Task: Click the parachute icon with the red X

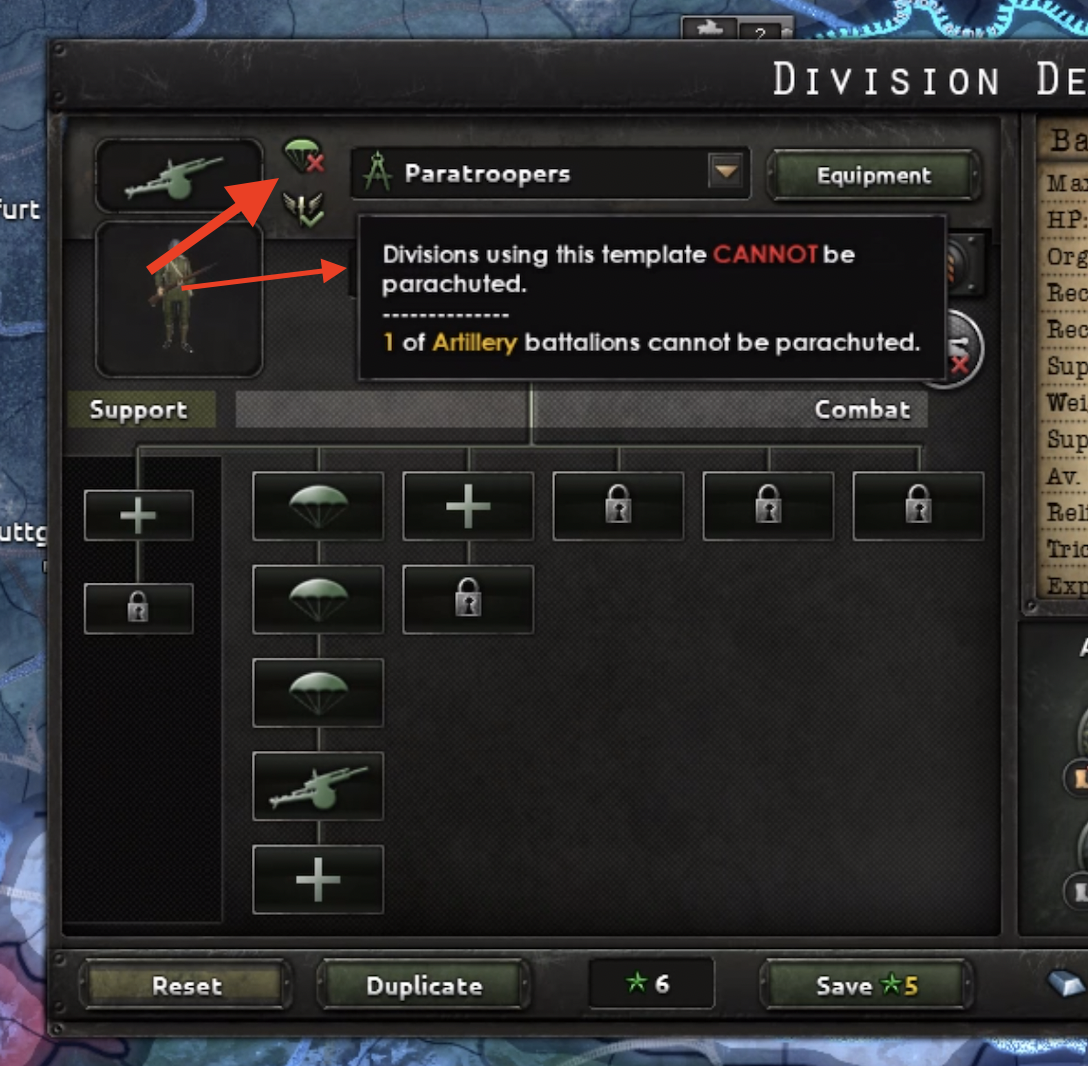Action: tap(302, 156)
